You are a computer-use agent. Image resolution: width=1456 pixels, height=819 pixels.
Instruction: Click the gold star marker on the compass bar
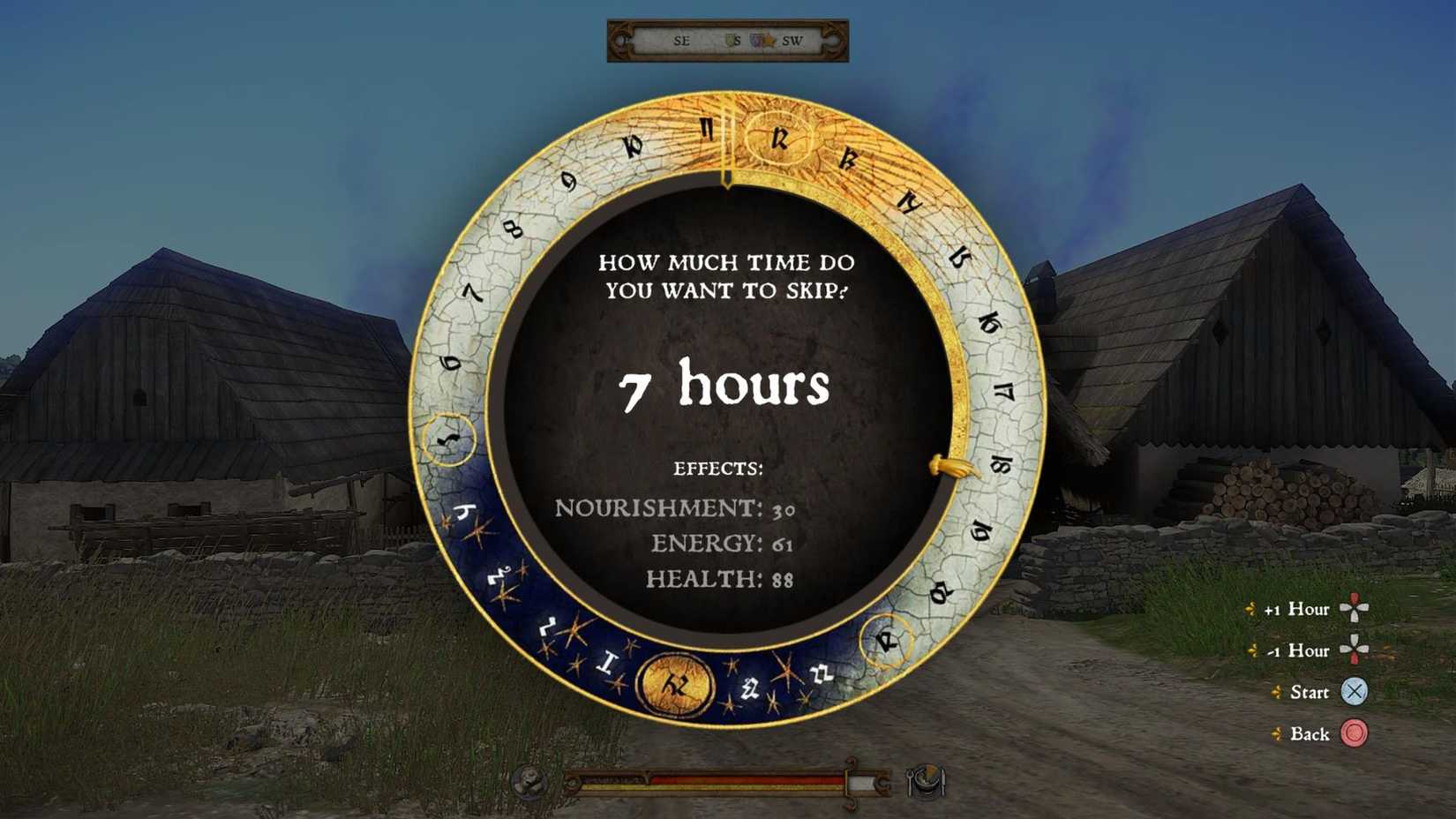(x=769, y=40)
